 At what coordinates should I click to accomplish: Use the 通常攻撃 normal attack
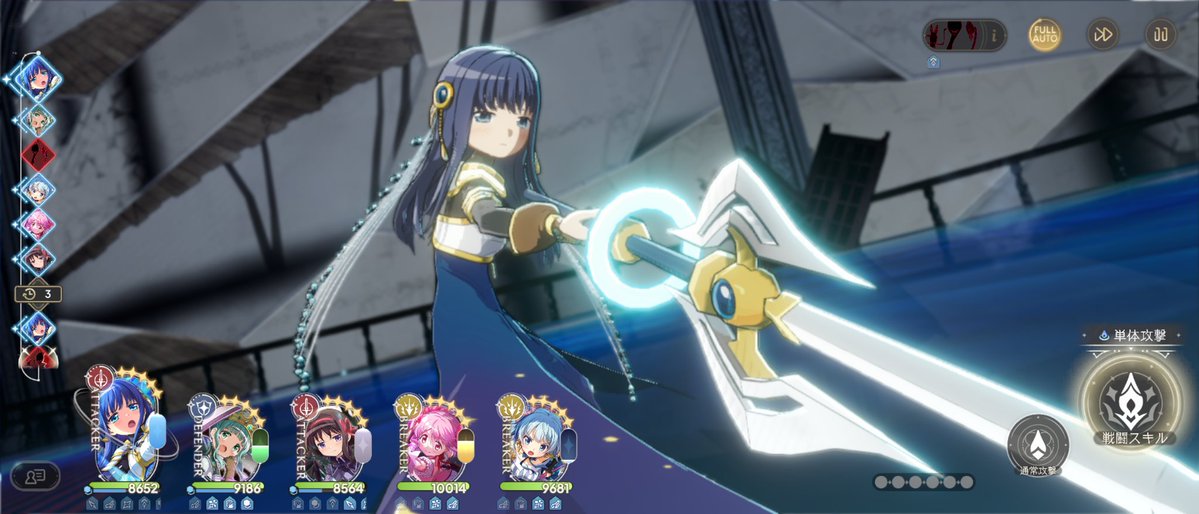coord(1038,443)
